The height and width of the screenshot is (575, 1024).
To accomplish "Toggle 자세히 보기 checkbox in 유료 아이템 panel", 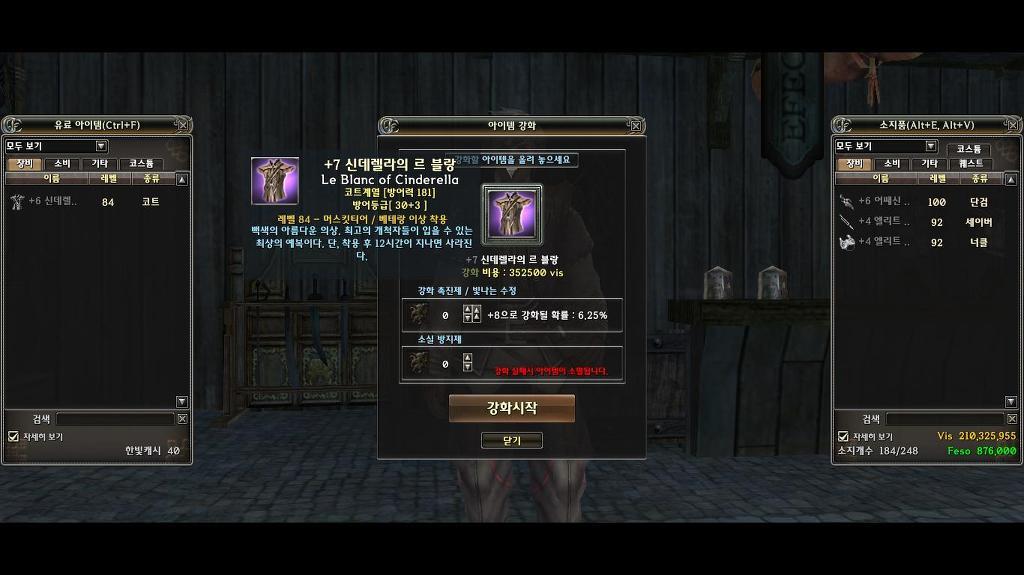I will (13, 436).
